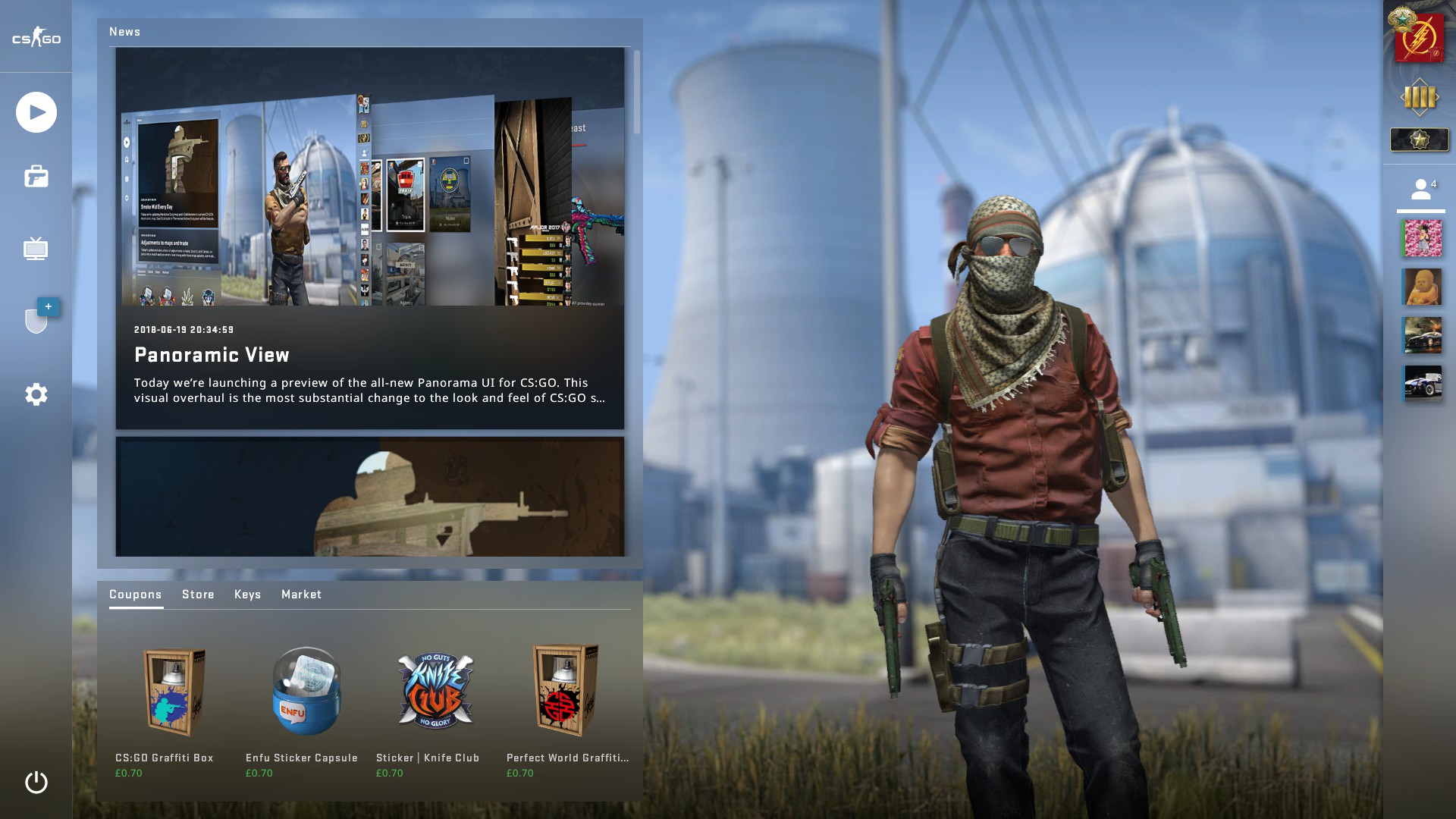Open the inventory briefcase icon
This screenshot has width=1456, height=819.
coord(36,177)
